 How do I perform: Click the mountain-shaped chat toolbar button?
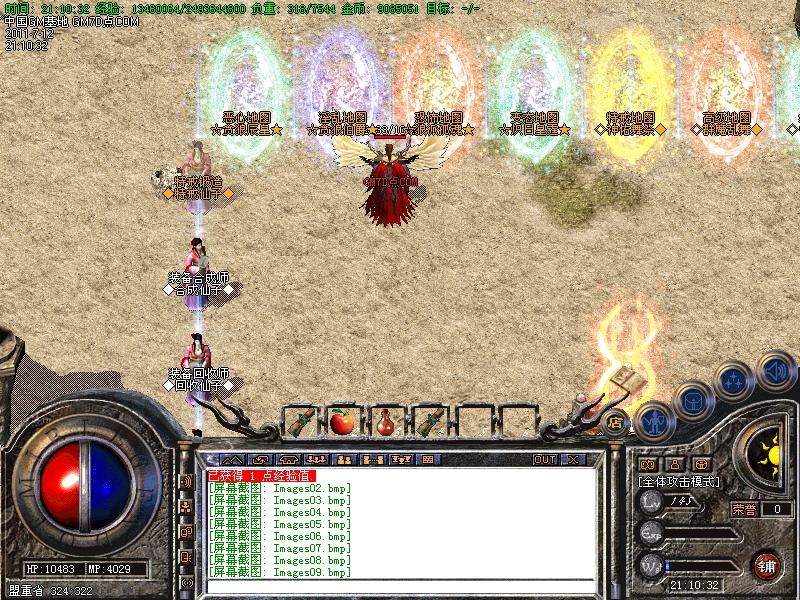235,459
